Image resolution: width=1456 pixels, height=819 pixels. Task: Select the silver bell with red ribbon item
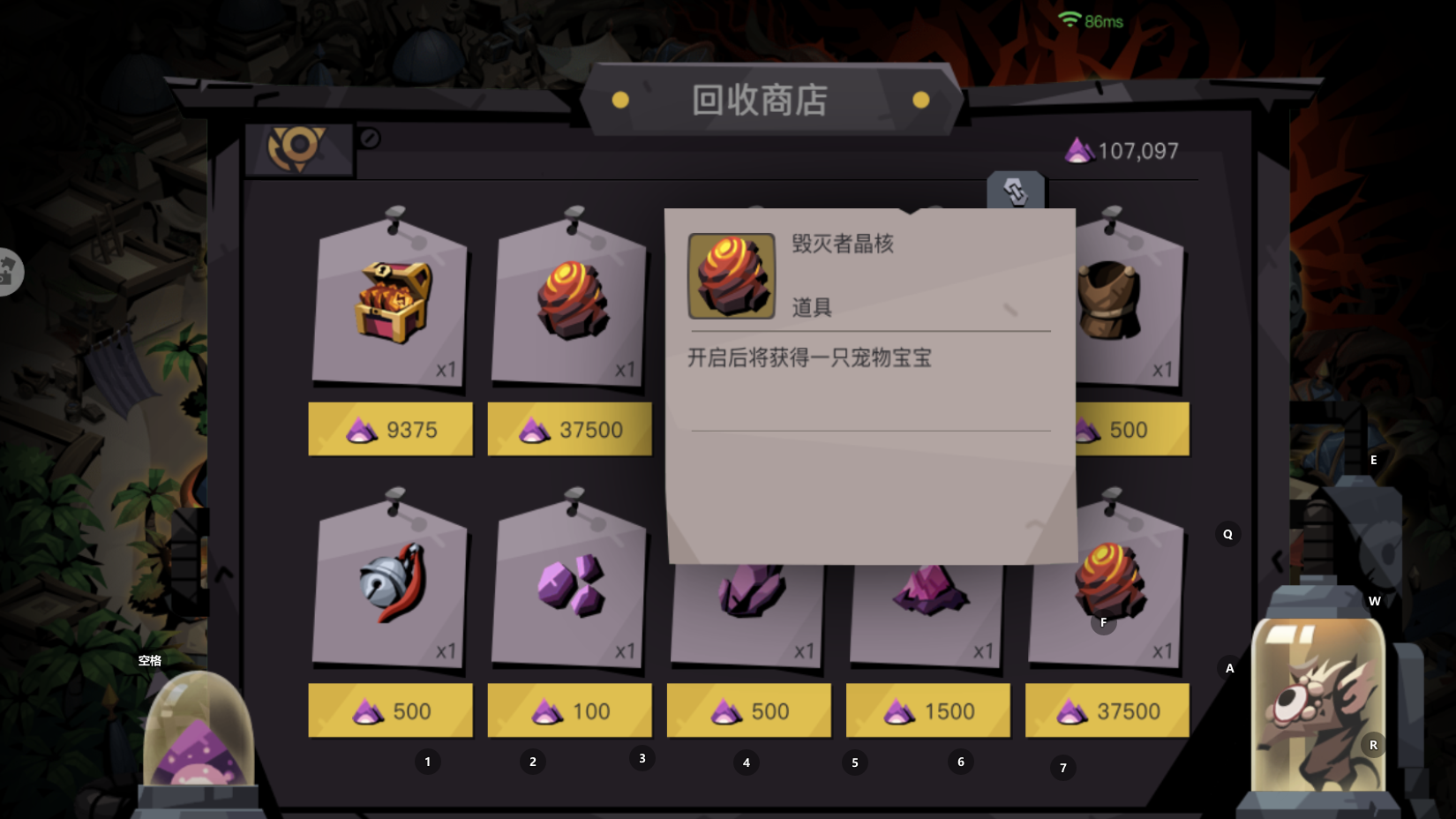point(389,584)
